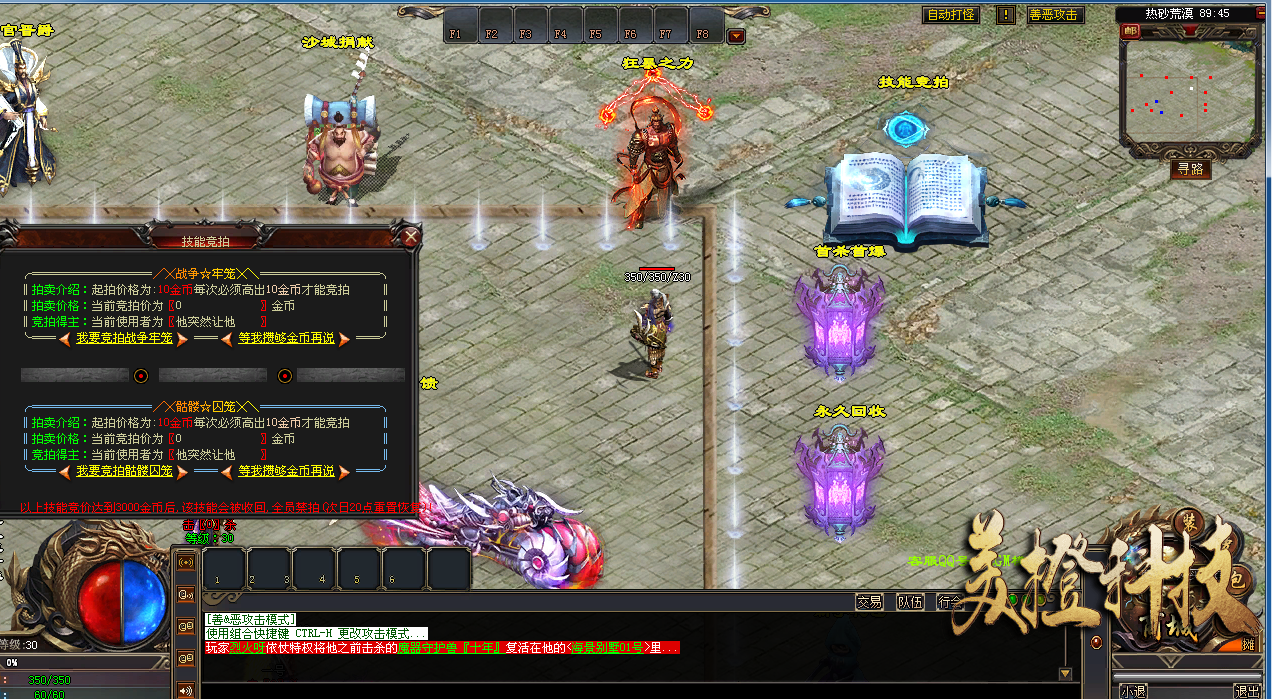Image resolution: width=1272 pixels, height=699 pixels.
Task: Choose 我要竞拍战争牢笼 bid option
Action: coord(125,339)
